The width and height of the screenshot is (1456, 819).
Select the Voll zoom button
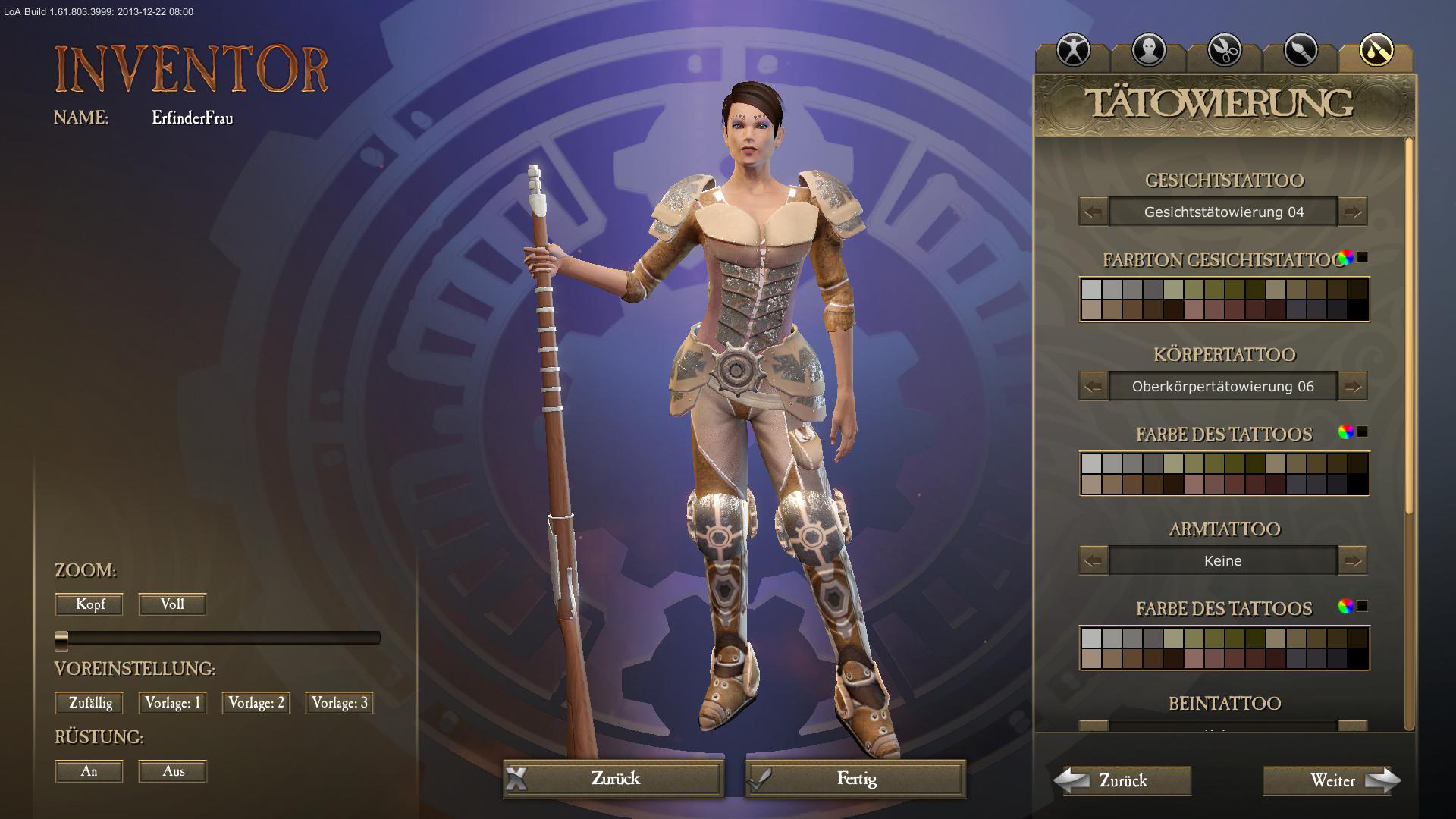click(x=172, y=604)
